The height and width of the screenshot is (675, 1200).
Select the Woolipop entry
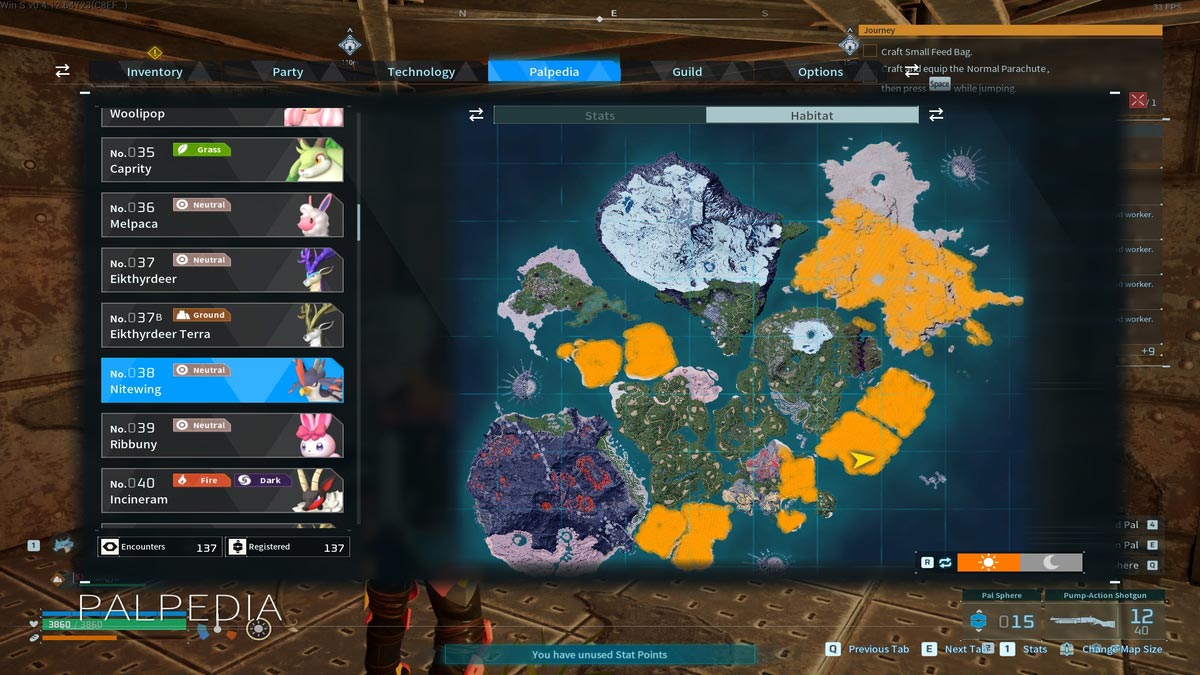coord(222,115)
